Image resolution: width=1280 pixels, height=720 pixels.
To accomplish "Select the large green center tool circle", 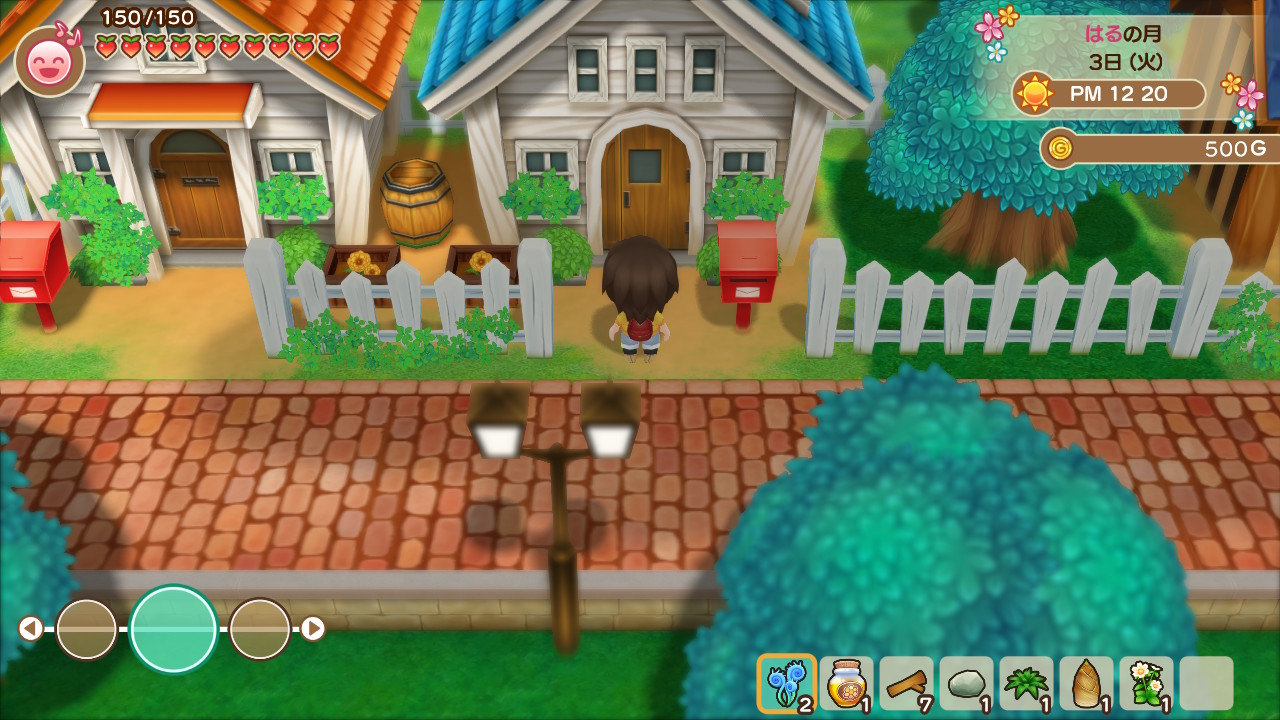I will point(173,629).
